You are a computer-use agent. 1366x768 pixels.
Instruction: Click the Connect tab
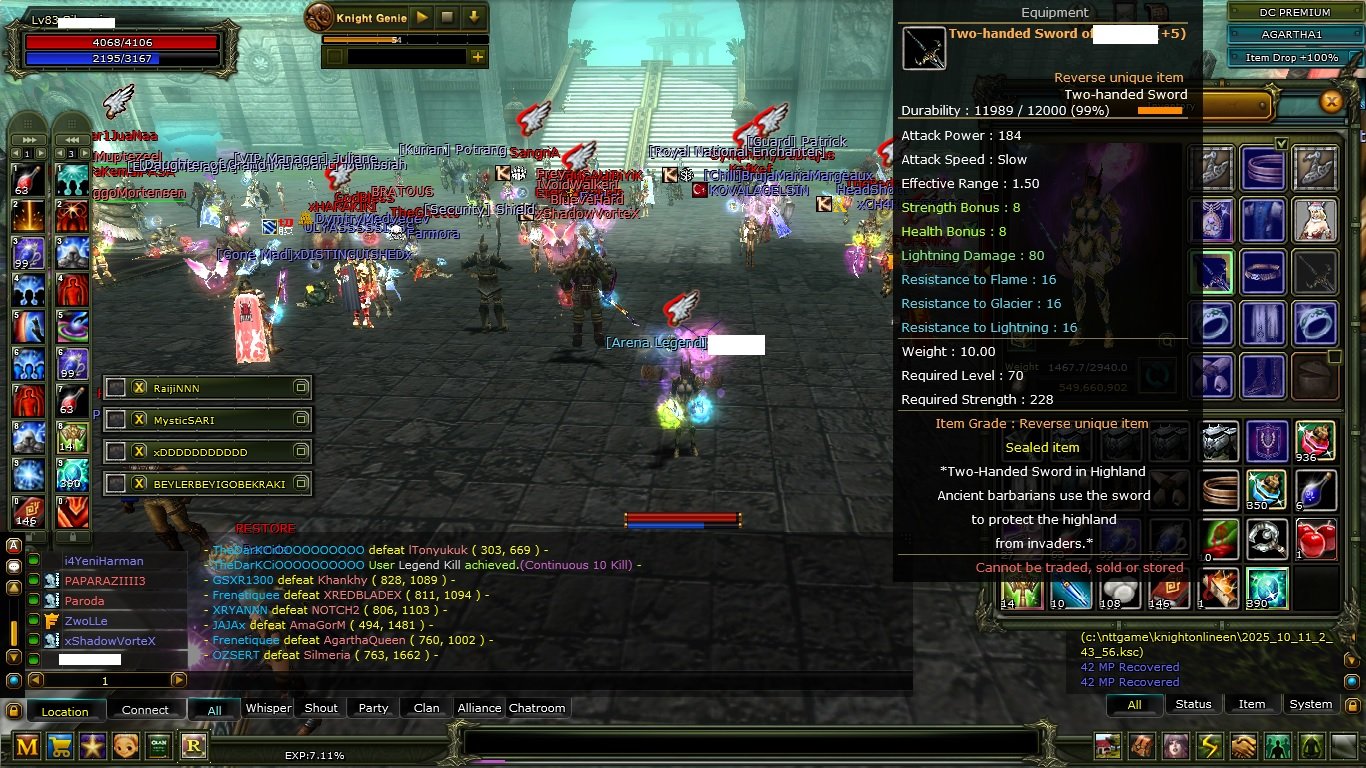tap(145, 710)
